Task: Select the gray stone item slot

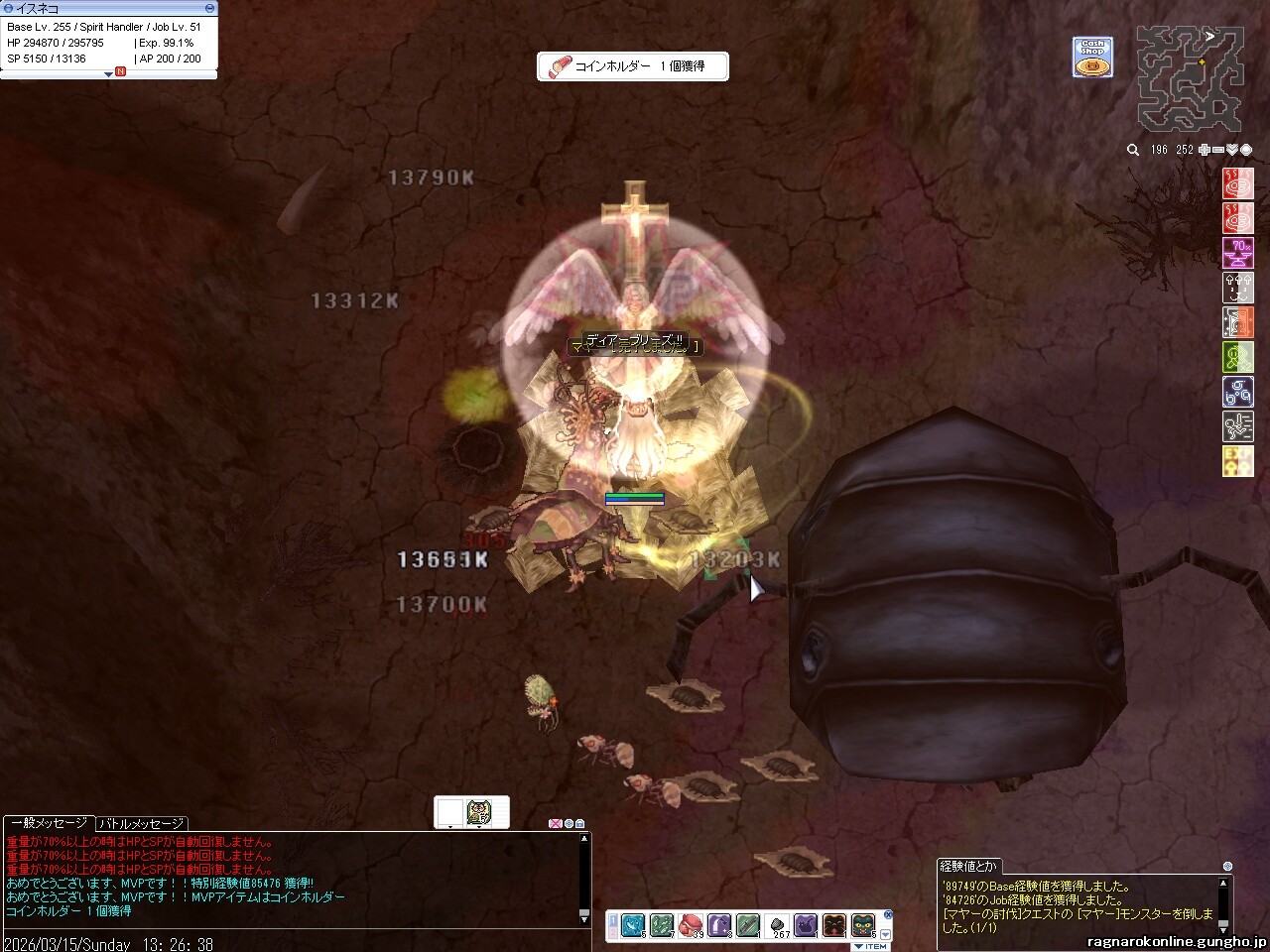Action: pyautogui.click(x=779, y=925)
